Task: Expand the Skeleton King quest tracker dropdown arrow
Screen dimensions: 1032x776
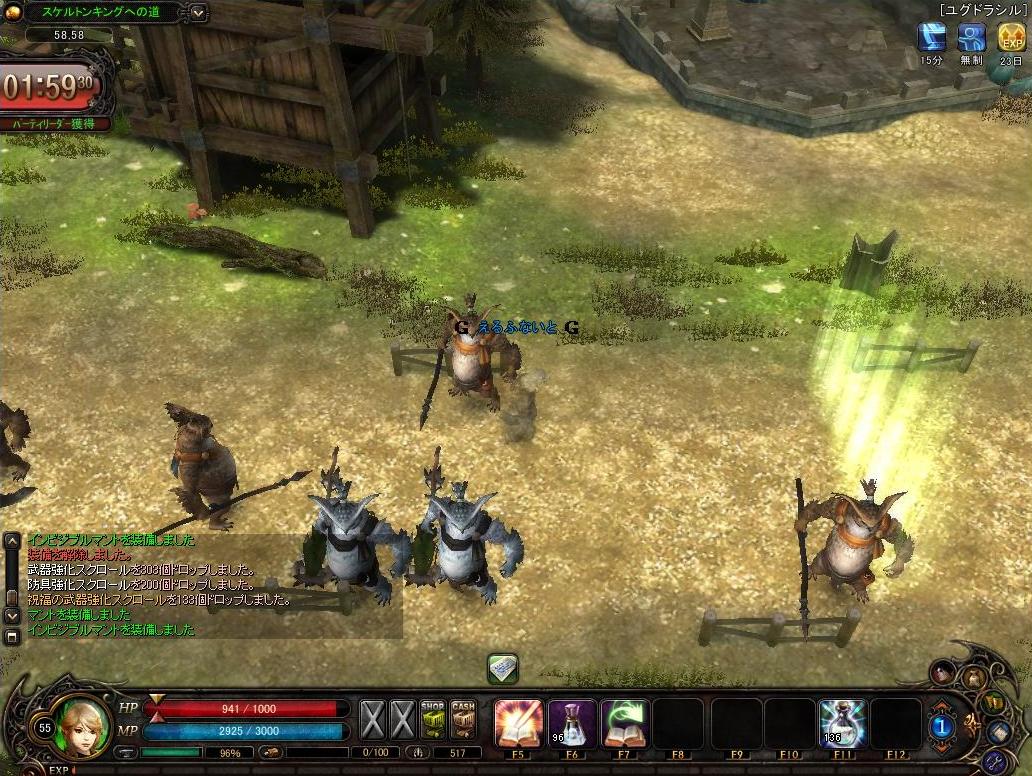Action: click(197, 13)
